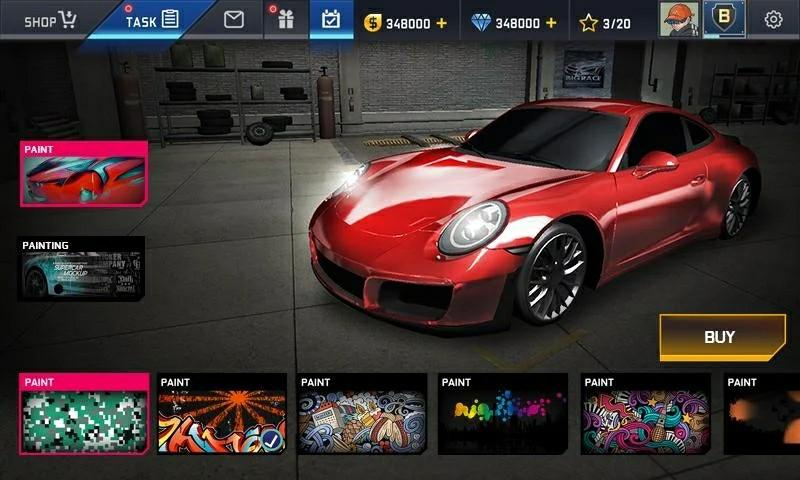Select the Paint category with red car
Screen dimensions: 800x480
(84, 174)
